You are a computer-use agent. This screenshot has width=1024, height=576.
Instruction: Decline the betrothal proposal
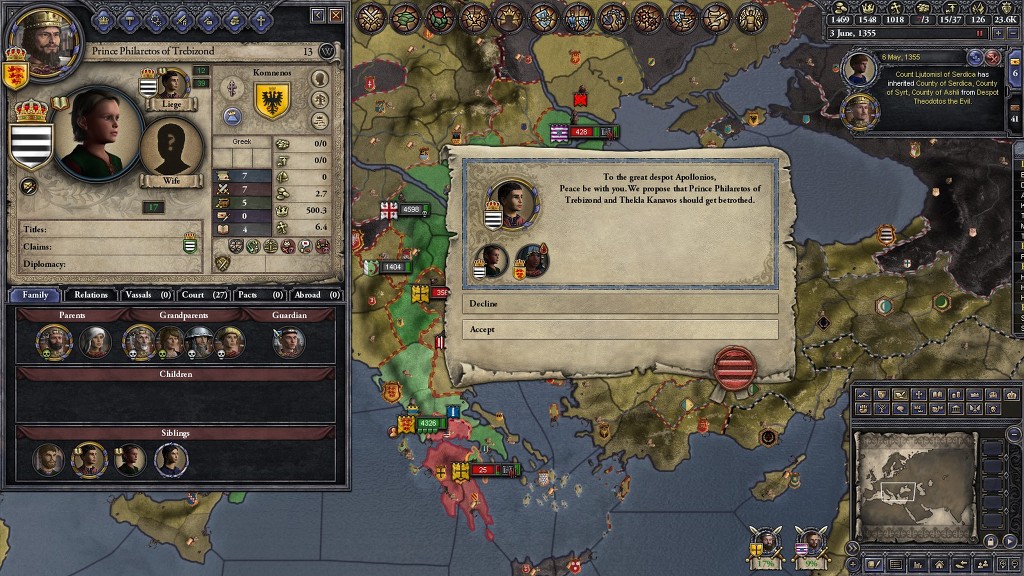point(620,303)
